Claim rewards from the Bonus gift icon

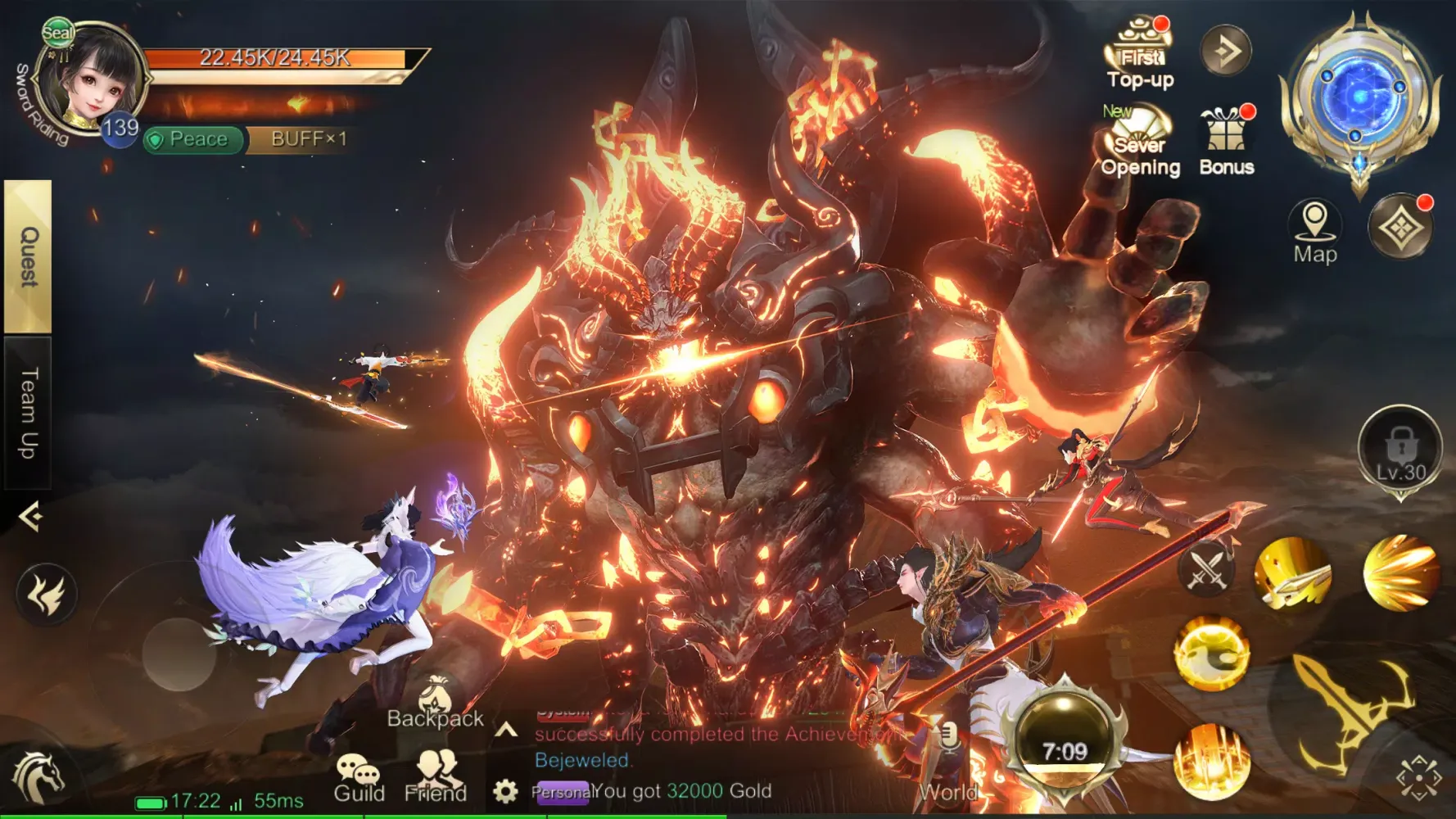coord(1226,139)
